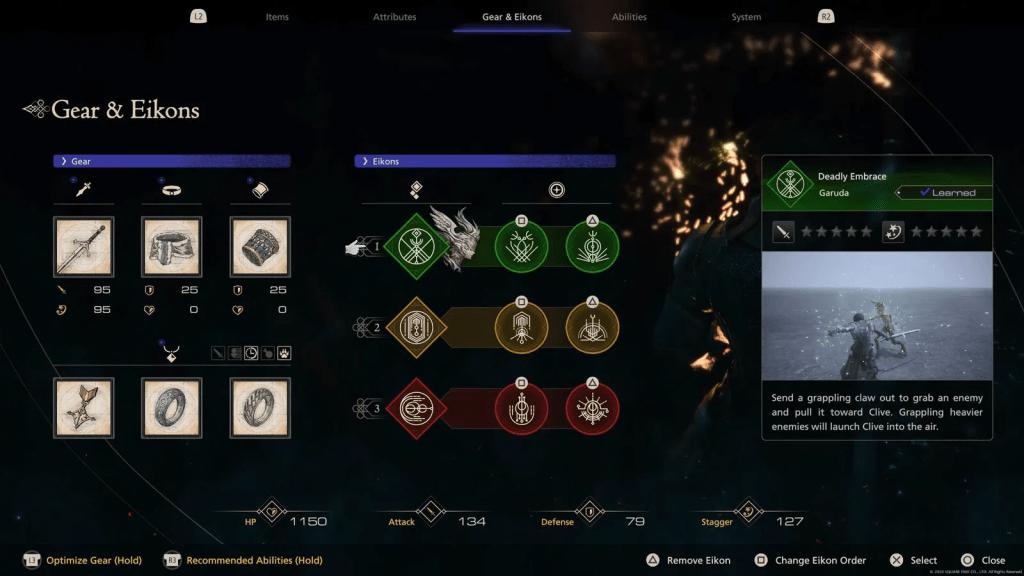Image resolution: width=1024 pixels, height=576 pixels.
Task: Select the pendant accessory slot
Action: coord(83,408)
